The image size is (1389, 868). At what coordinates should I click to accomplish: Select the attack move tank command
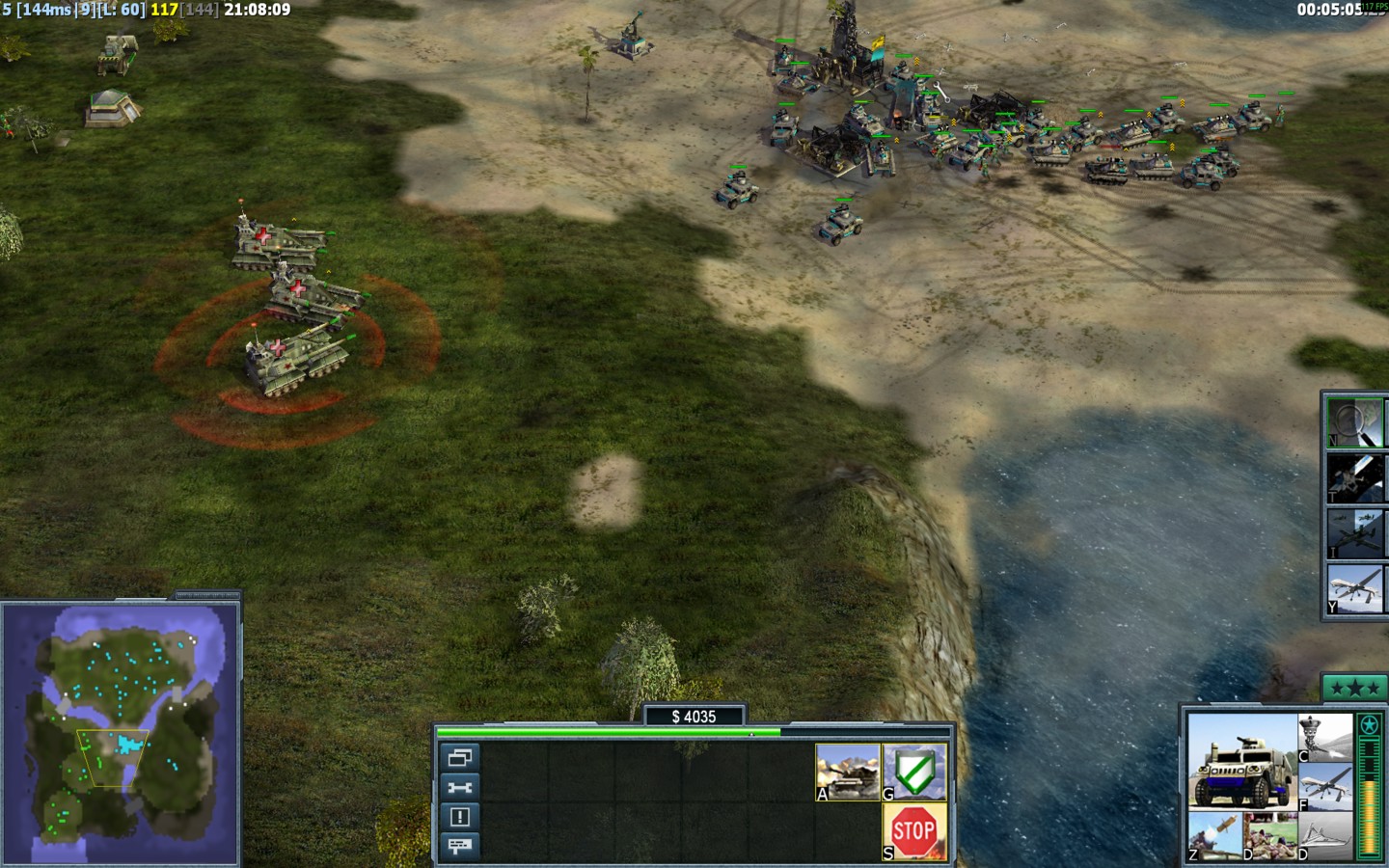(848, 772)
